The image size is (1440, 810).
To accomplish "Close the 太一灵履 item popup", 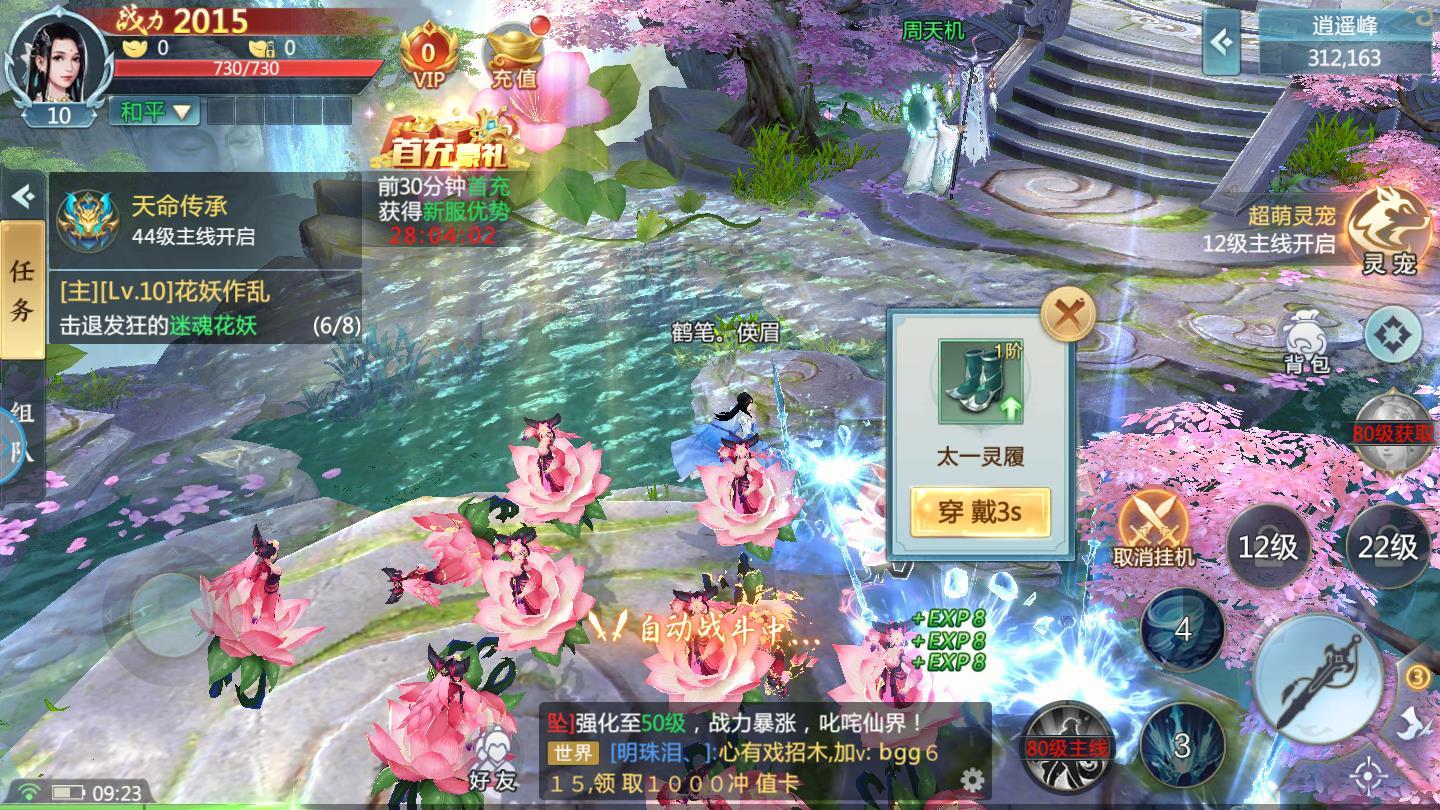I will click(x=1066, y=313).
